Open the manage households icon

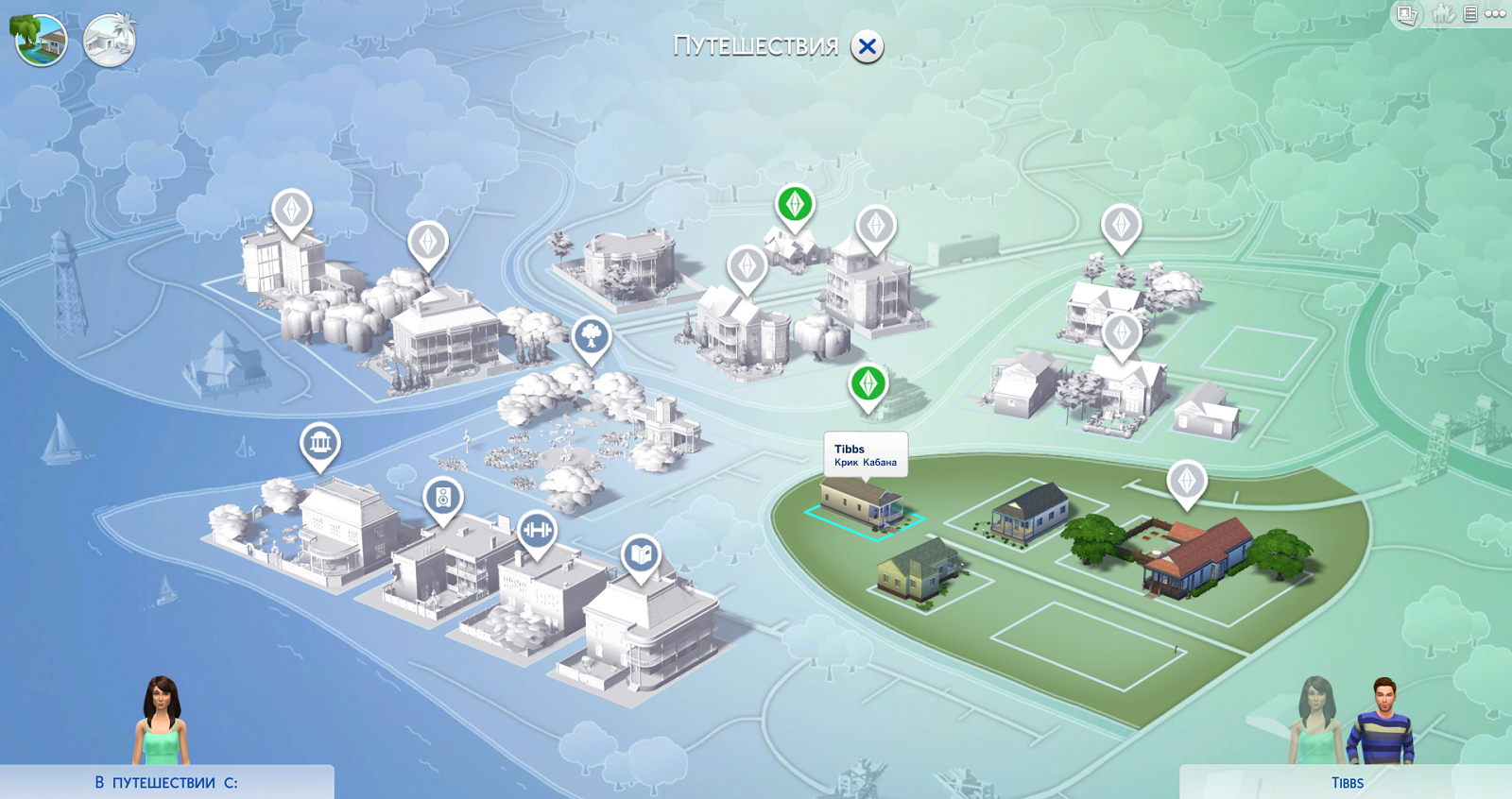tap(1442, 14)
